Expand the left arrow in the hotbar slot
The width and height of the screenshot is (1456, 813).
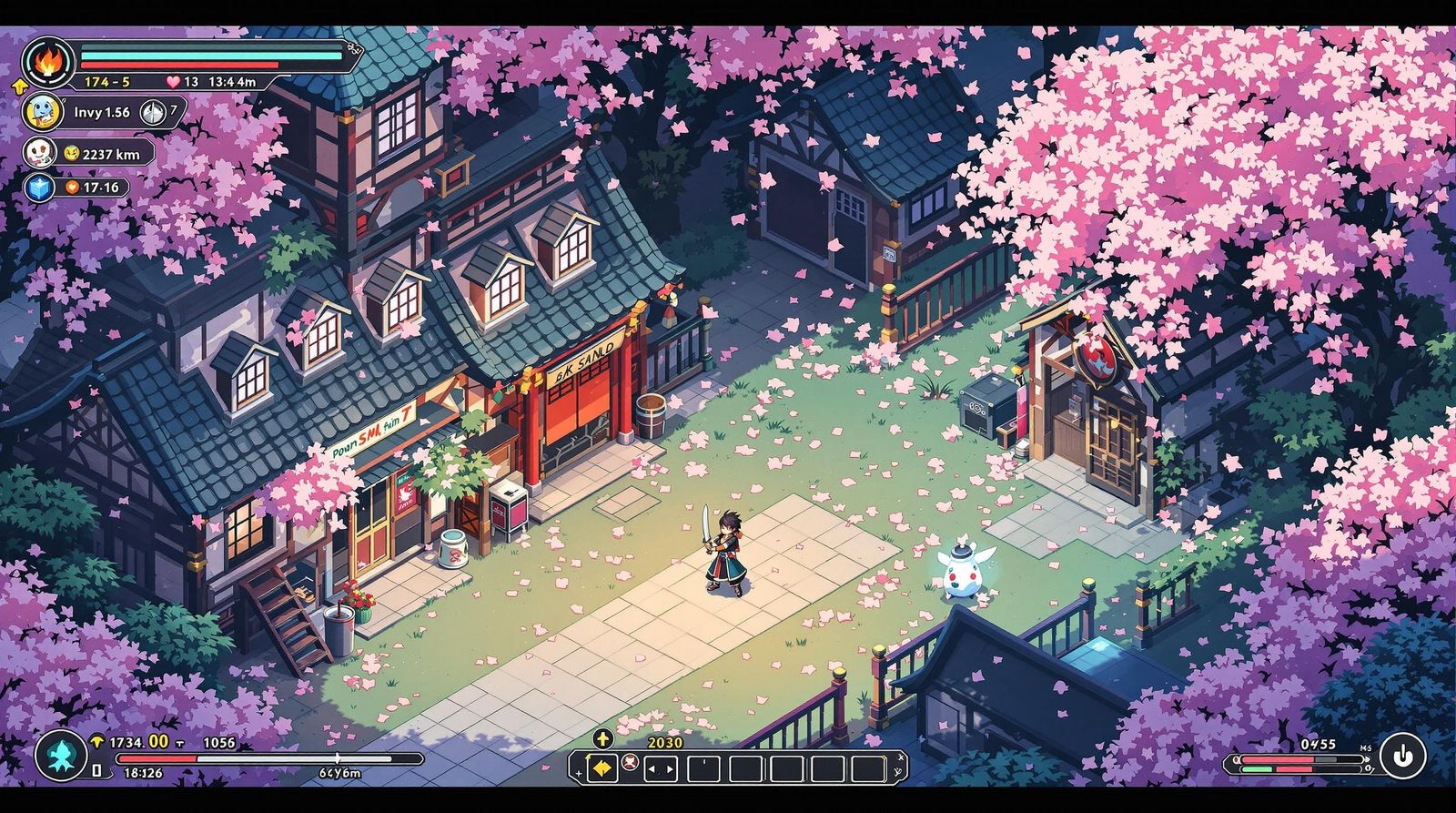pos(652,769)
